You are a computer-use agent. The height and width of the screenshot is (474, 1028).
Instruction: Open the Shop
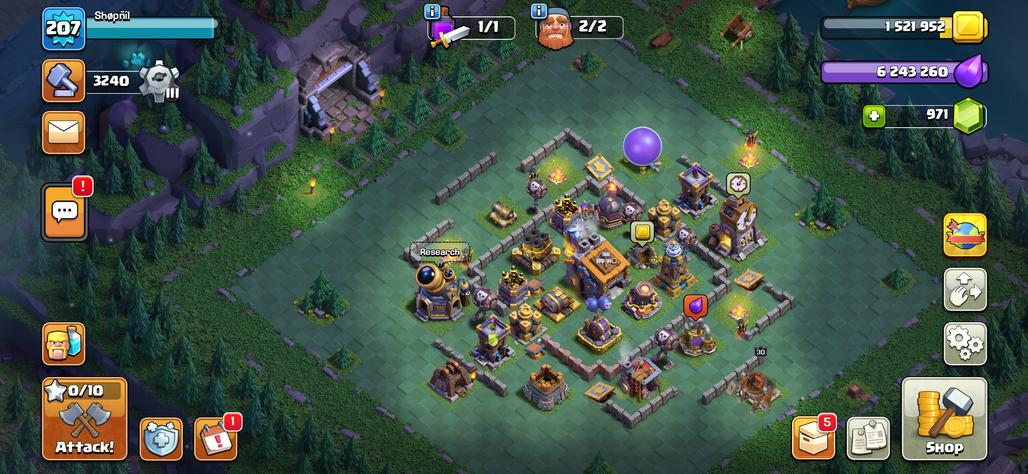944,418
